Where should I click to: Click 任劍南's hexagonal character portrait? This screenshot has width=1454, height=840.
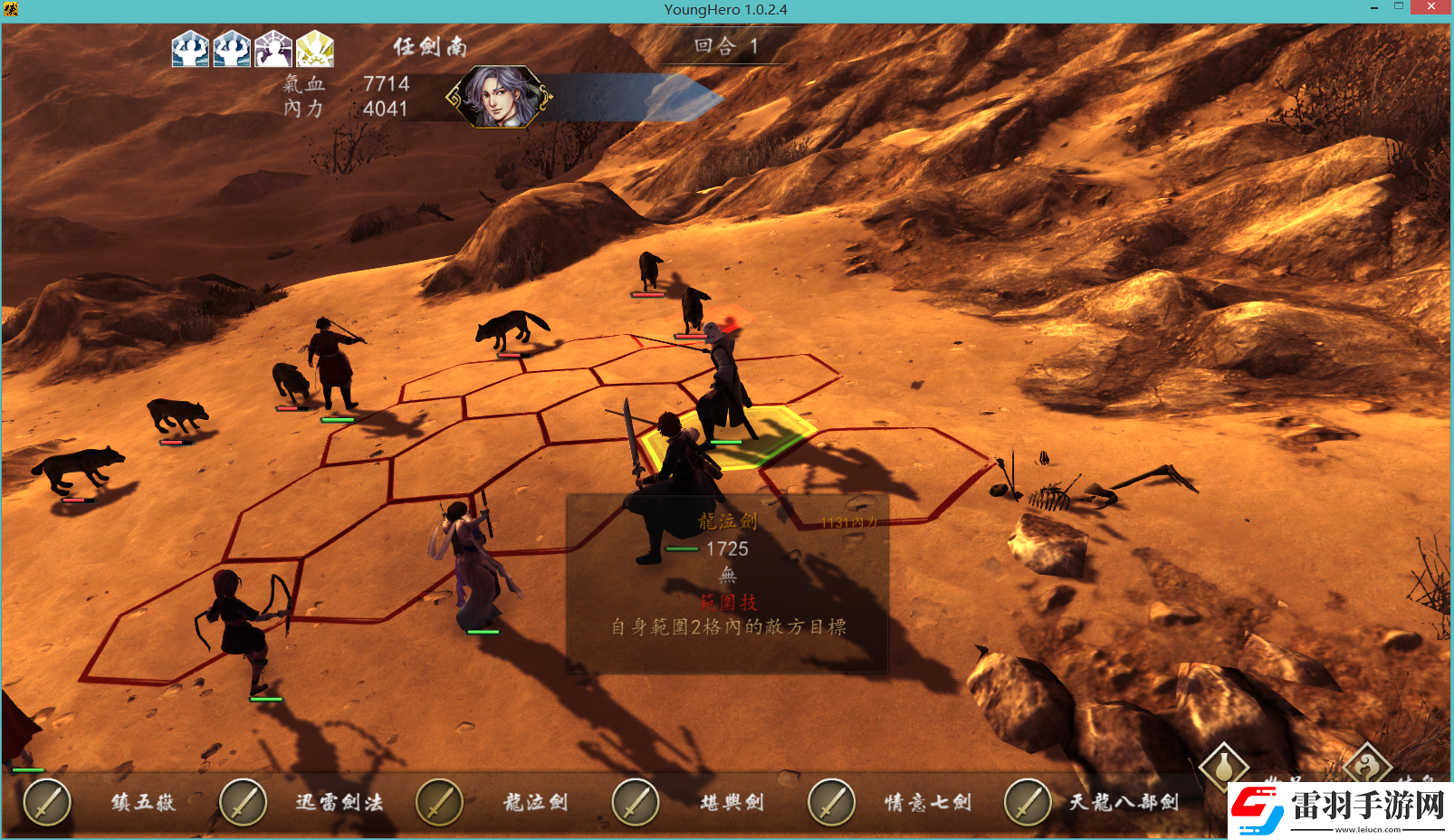(500, 96)
